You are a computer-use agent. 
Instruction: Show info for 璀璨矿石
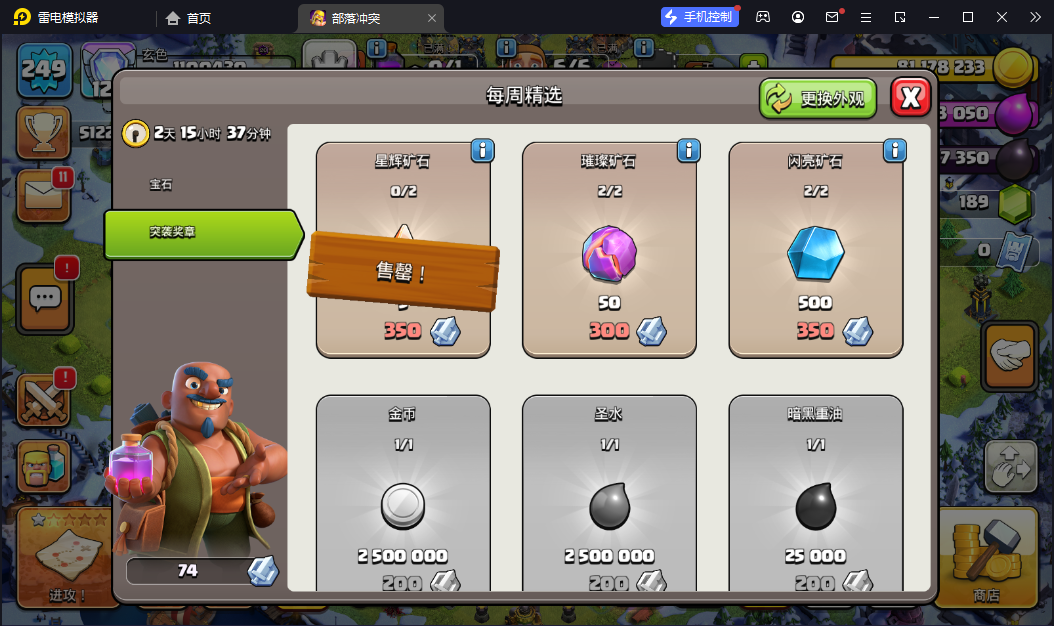[688, 150]
